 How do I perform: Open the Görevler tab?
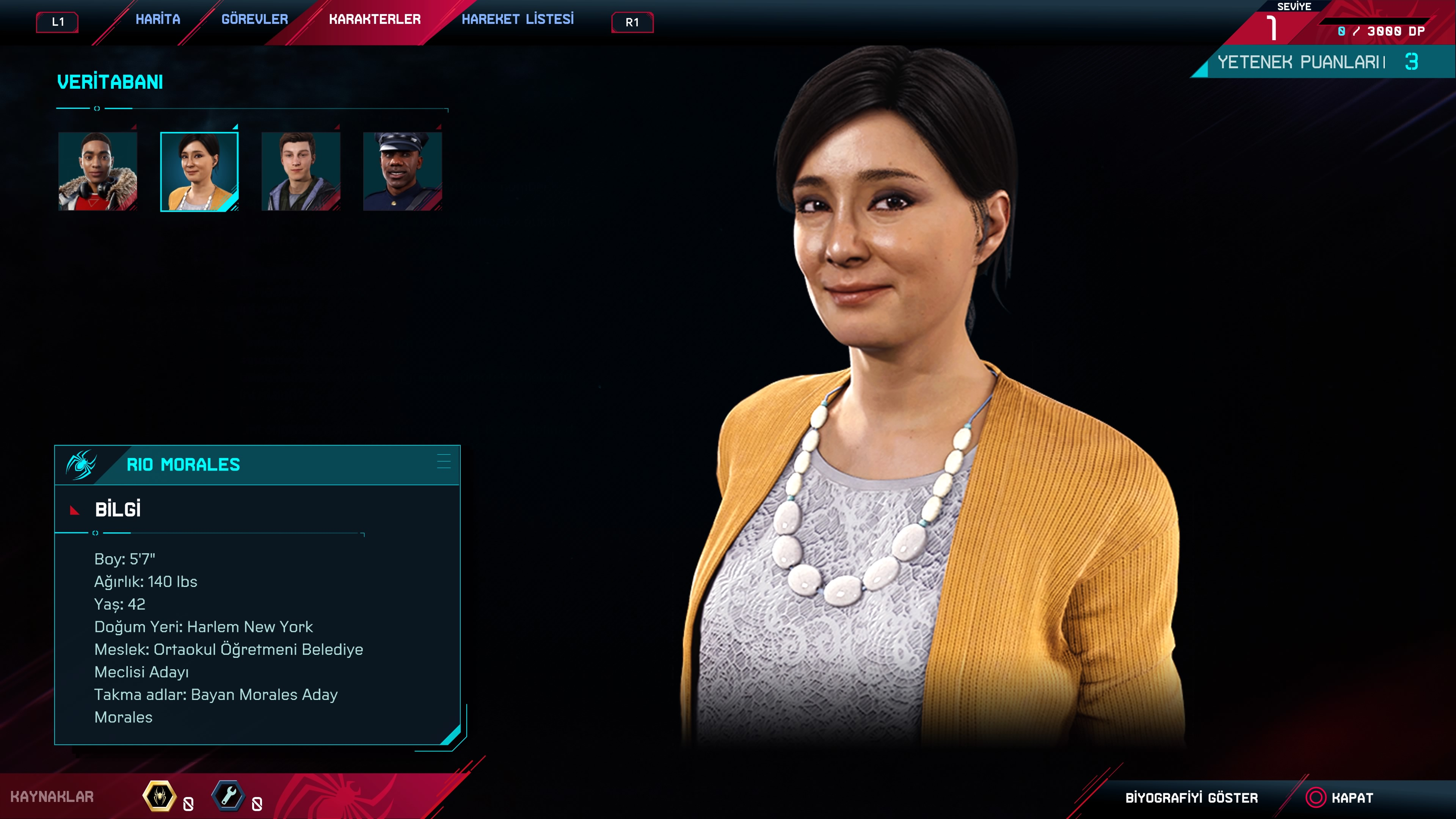(x=254, y=20)
